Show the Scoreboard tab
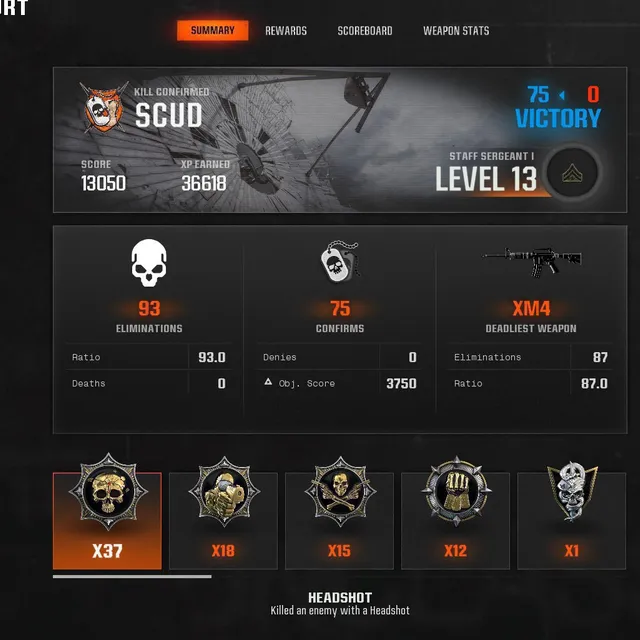This screenshot has width=640, height=640. 365,31
